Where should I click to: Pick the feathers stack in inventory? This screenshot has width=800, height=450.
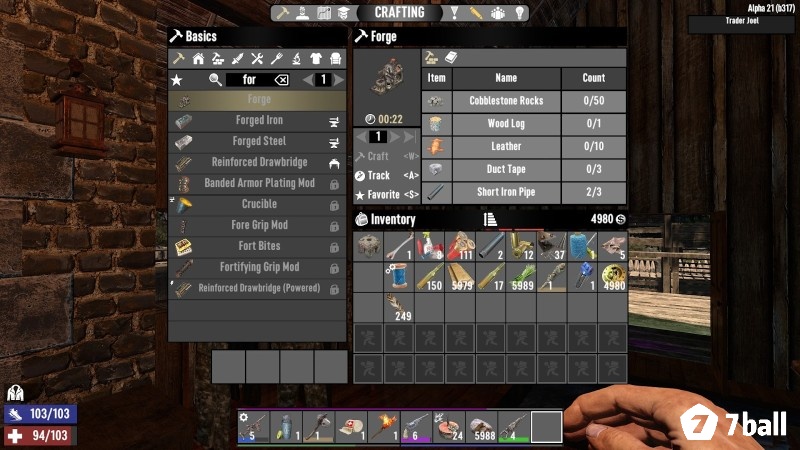(x=400, y=307)
